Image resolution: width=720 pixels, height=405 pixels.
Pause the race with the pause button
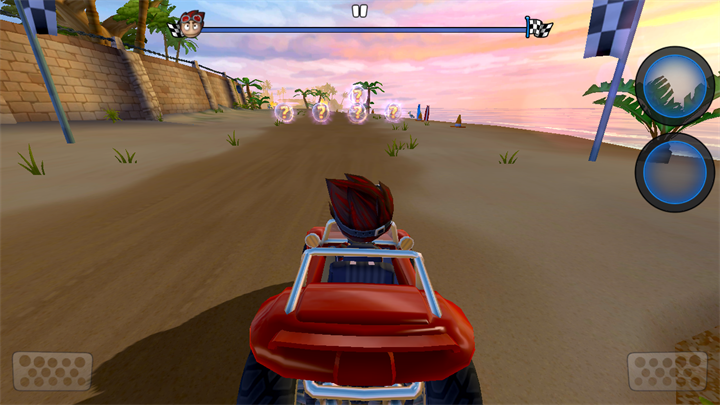(x=360, y=11)
